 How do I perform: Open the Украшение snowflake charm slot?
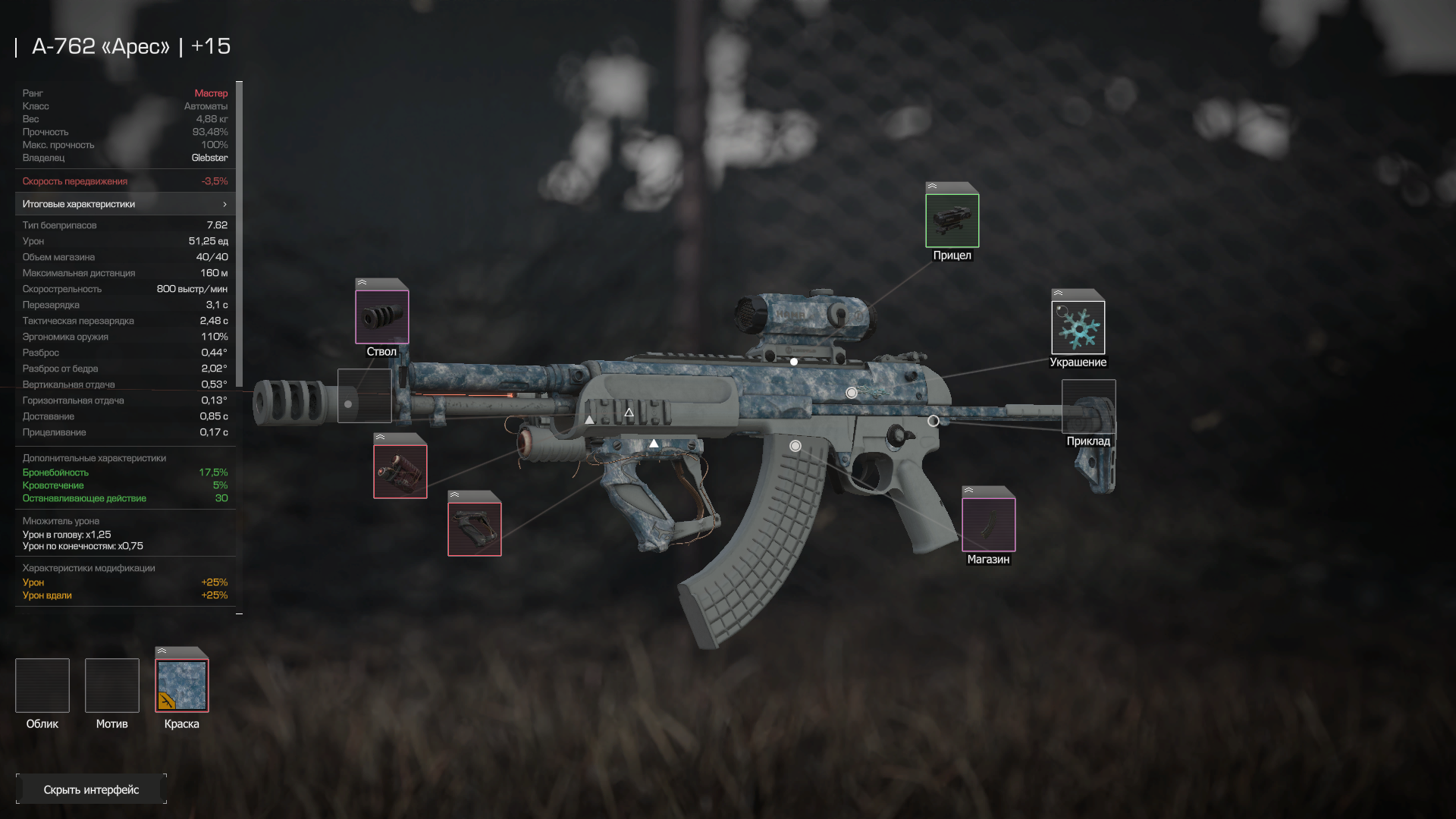pyautogui.click(x=1078, y=327)
